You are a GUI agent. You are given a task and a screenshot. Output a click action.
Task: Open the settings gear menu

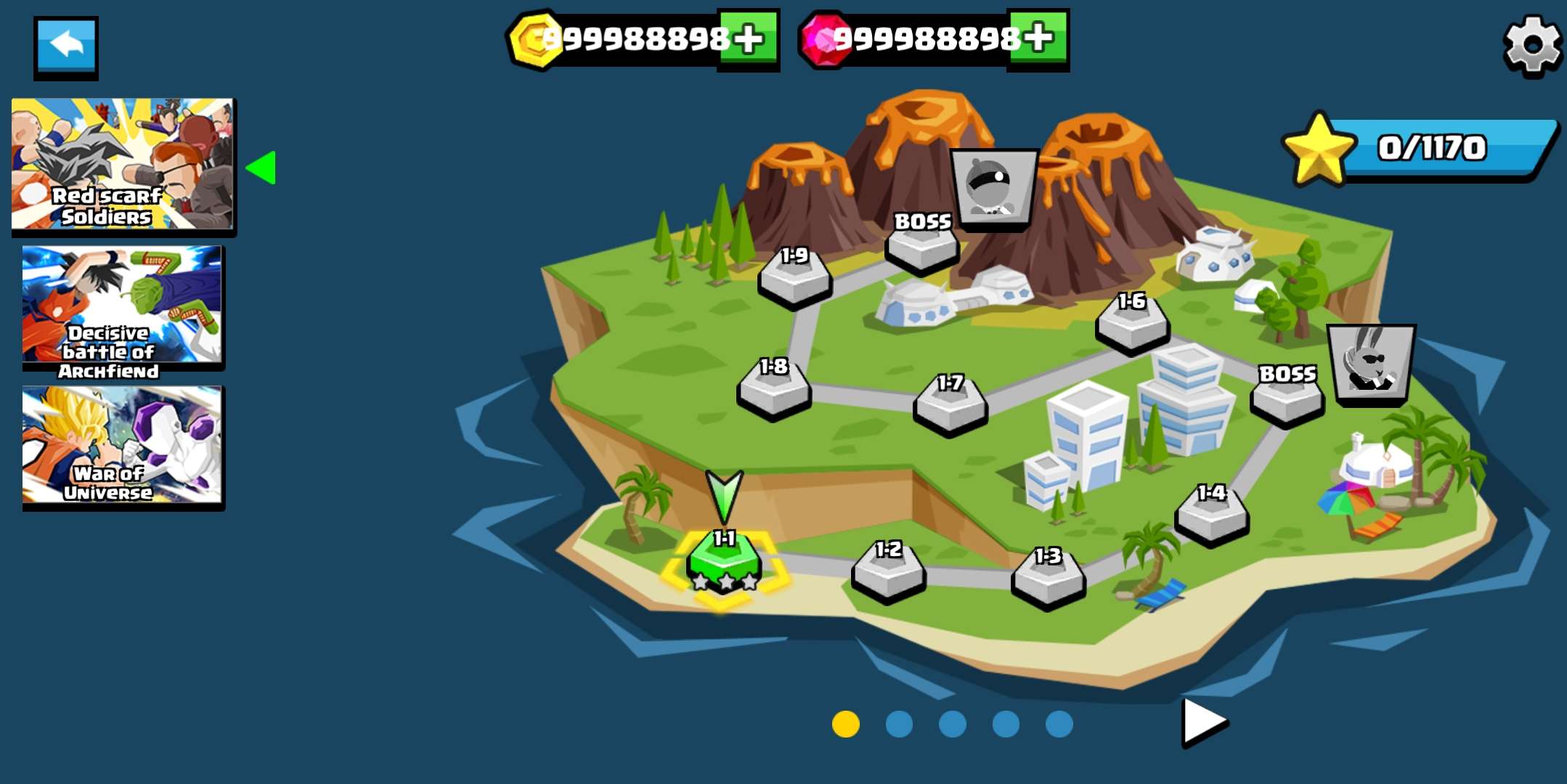[x=1532, y=45]
